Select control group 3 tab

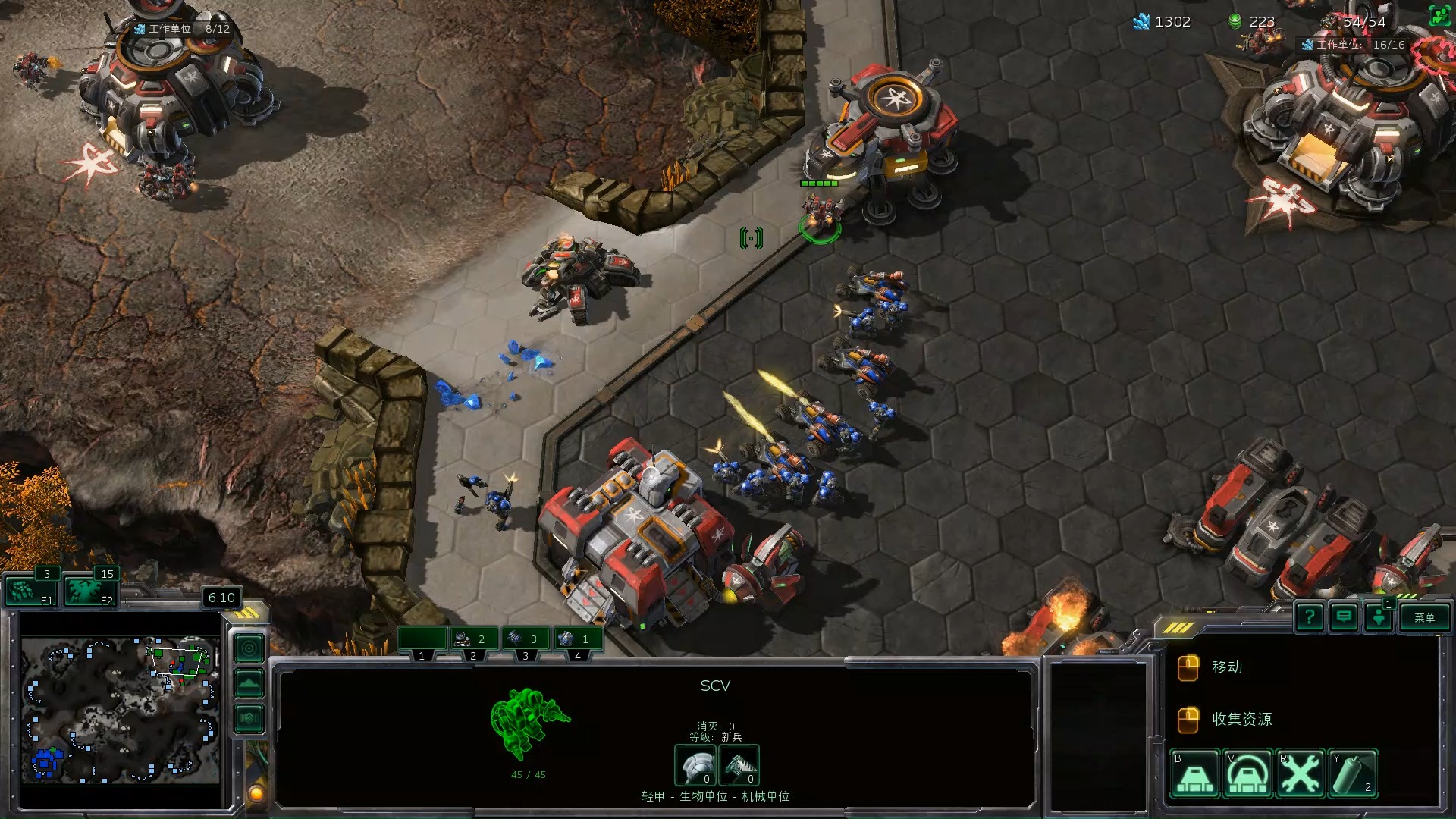[x=526, y=641]
